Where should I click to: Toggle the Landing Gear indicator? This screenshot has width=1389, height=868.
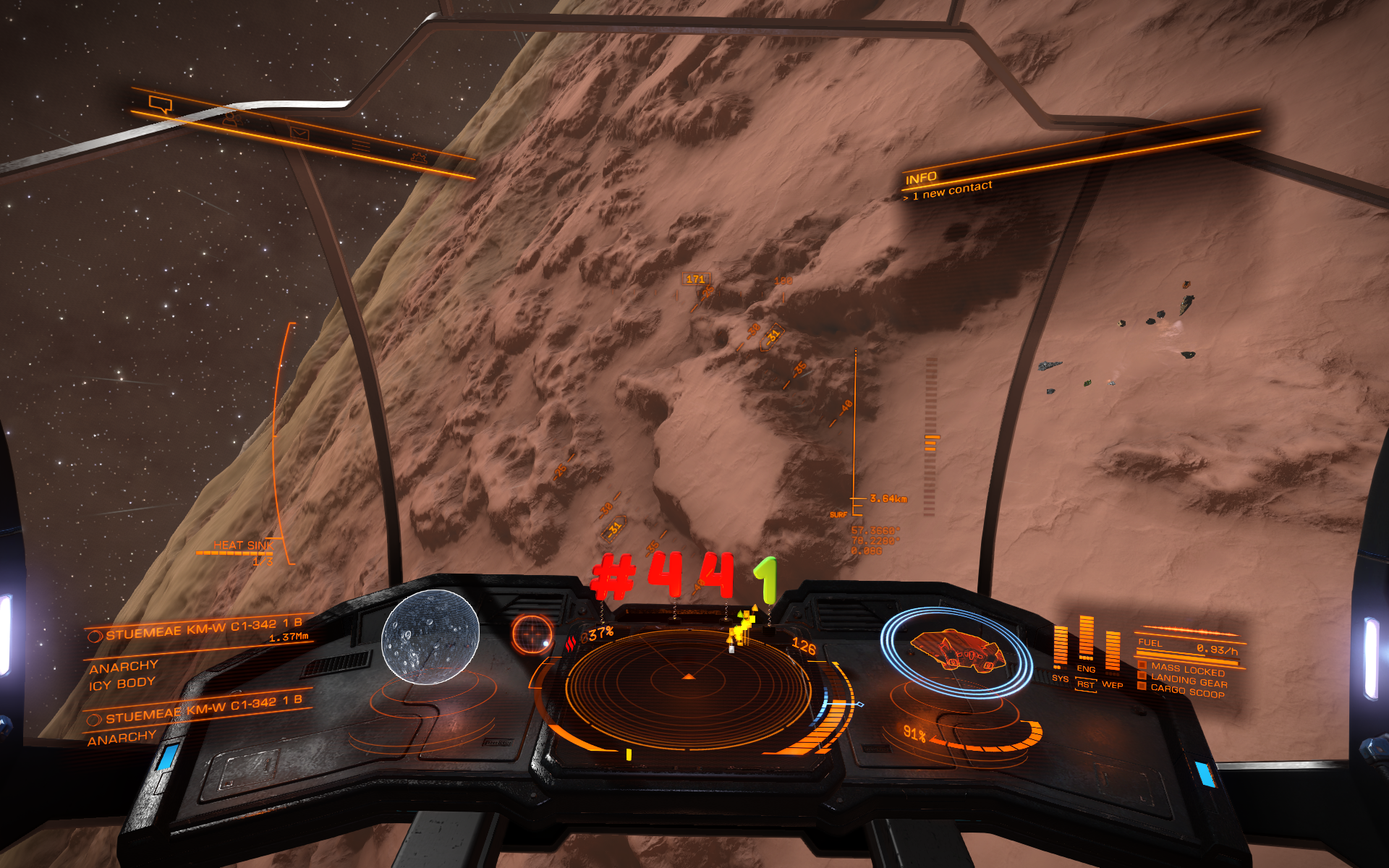pyautogui.click(x=1189, y=681)
